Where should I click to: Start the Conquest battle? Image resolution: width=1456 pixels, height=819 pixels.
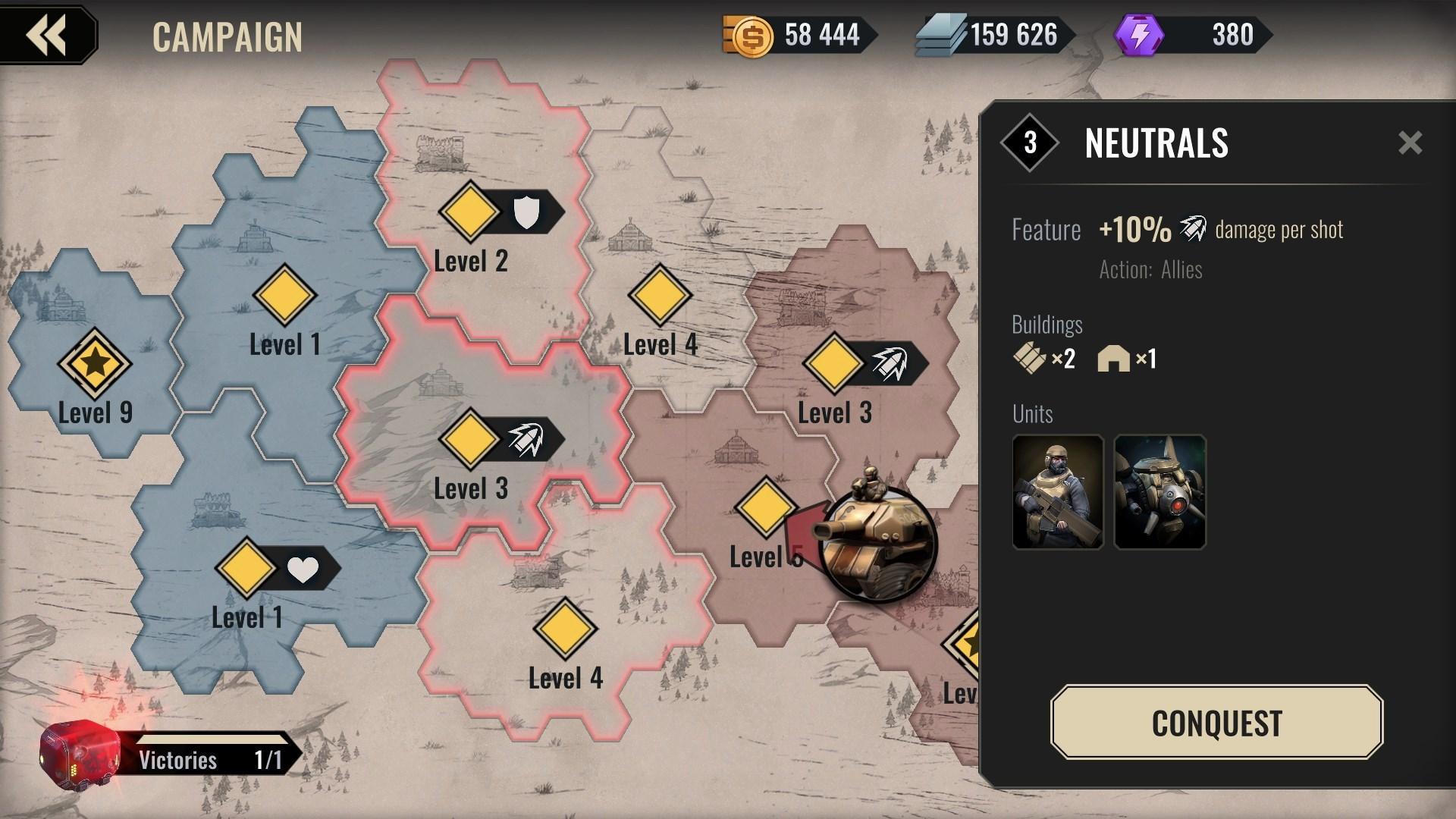pyautogui.click(x=1216, y=722)
